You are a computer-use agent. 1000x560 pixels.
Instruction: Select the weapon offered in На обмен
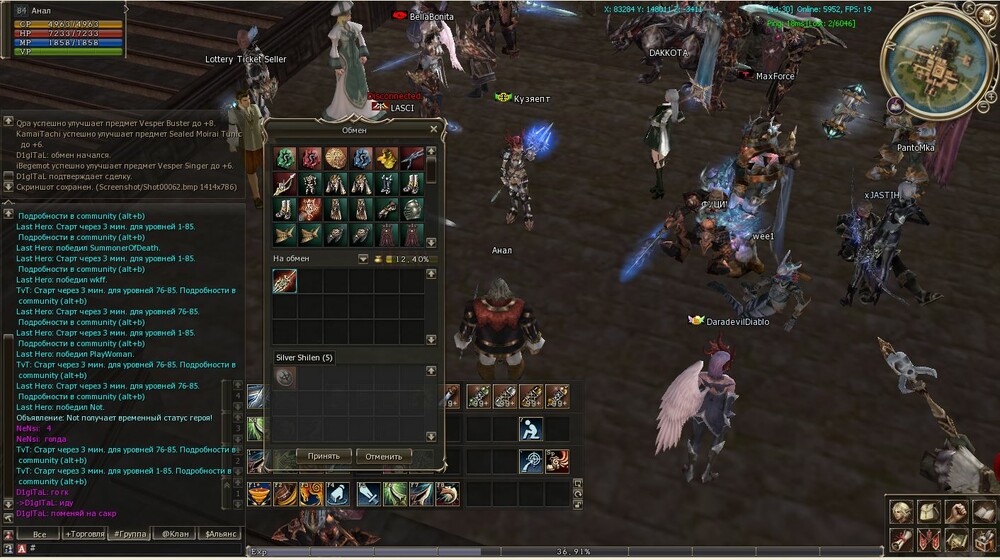click(x=284, y=281)
